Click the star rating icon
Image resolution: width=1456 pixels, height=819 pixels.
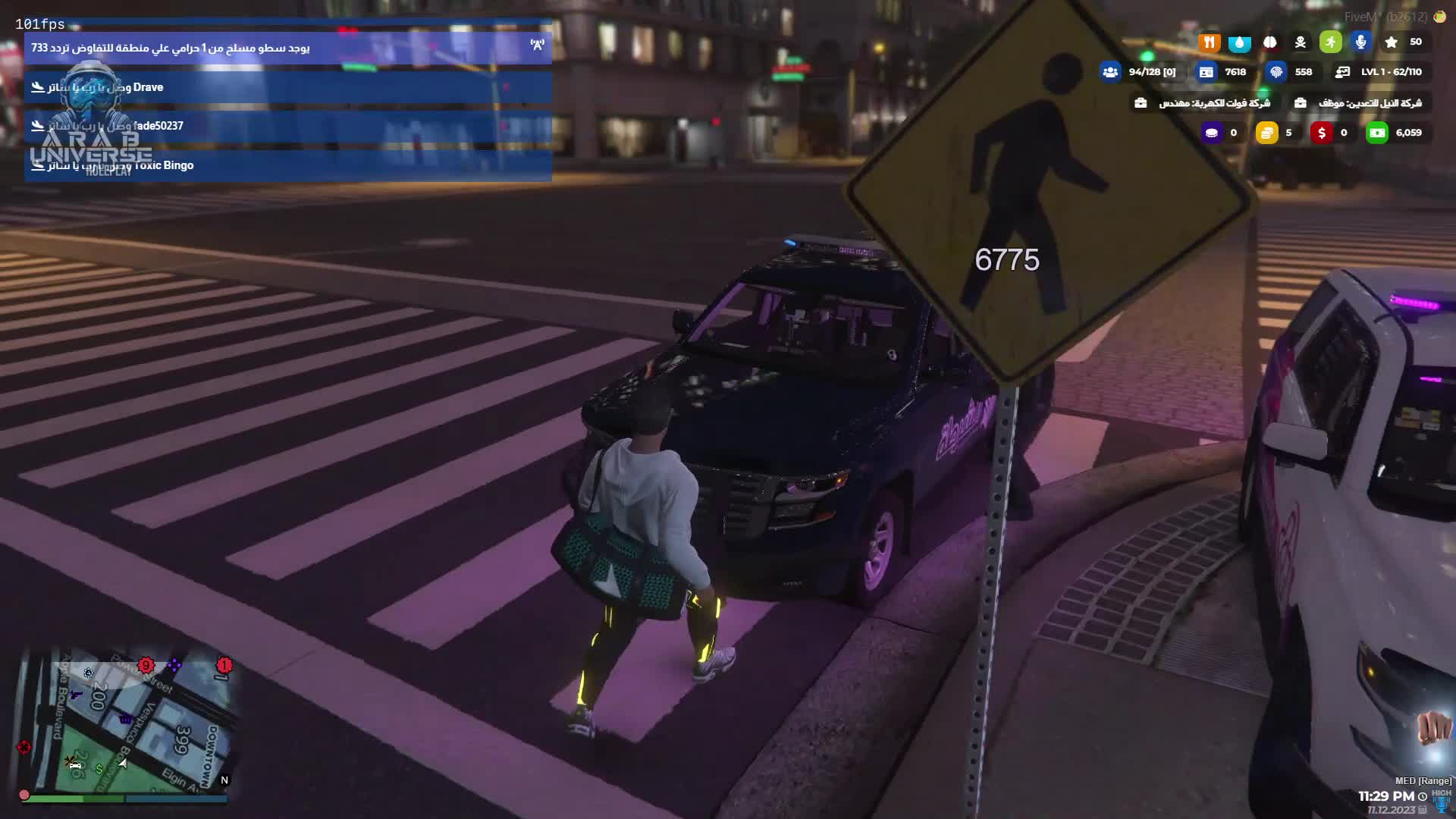1392,42
